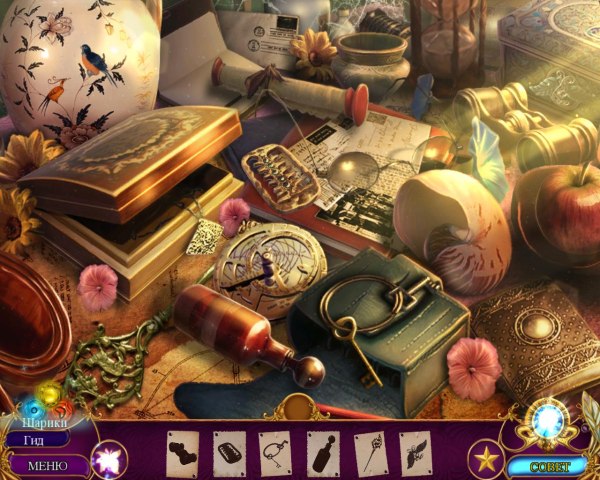This screenshot has height=480, width=600.
Task: Use the СОВЕТ hint button
Action: pos(546,466)
